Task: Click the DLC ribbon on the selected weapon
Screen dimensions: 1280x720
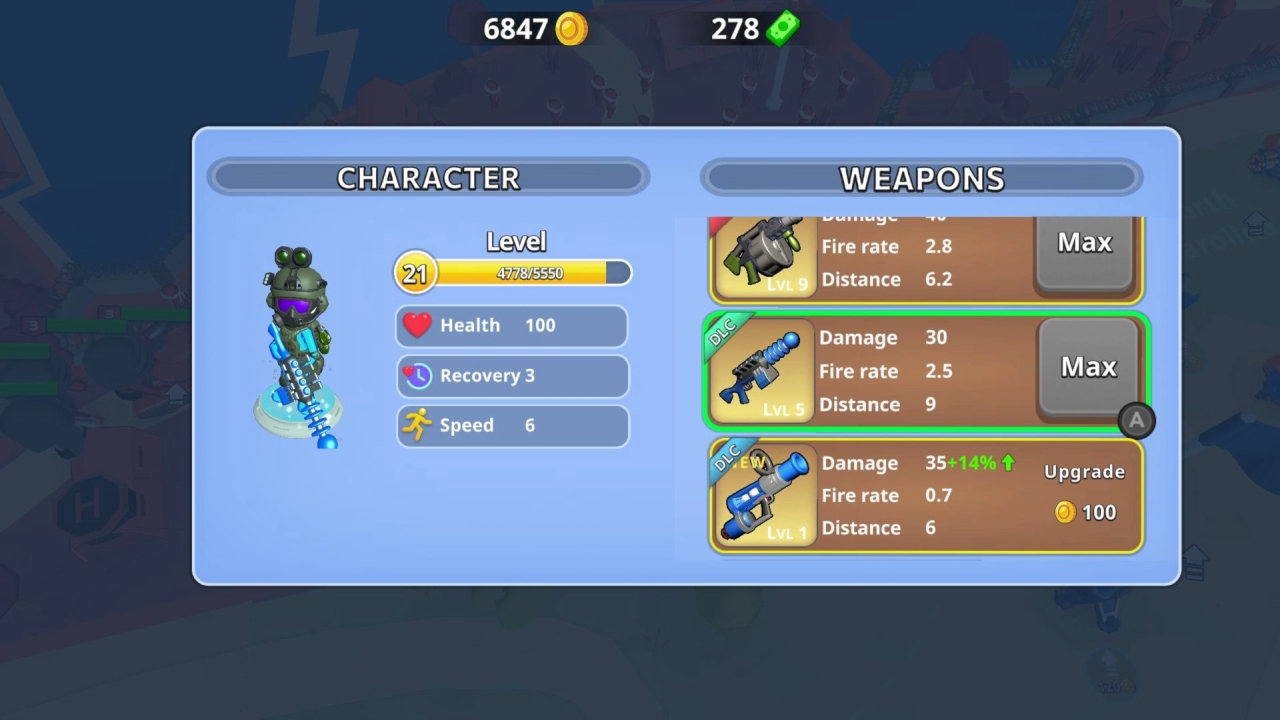Action: [722, 331]
